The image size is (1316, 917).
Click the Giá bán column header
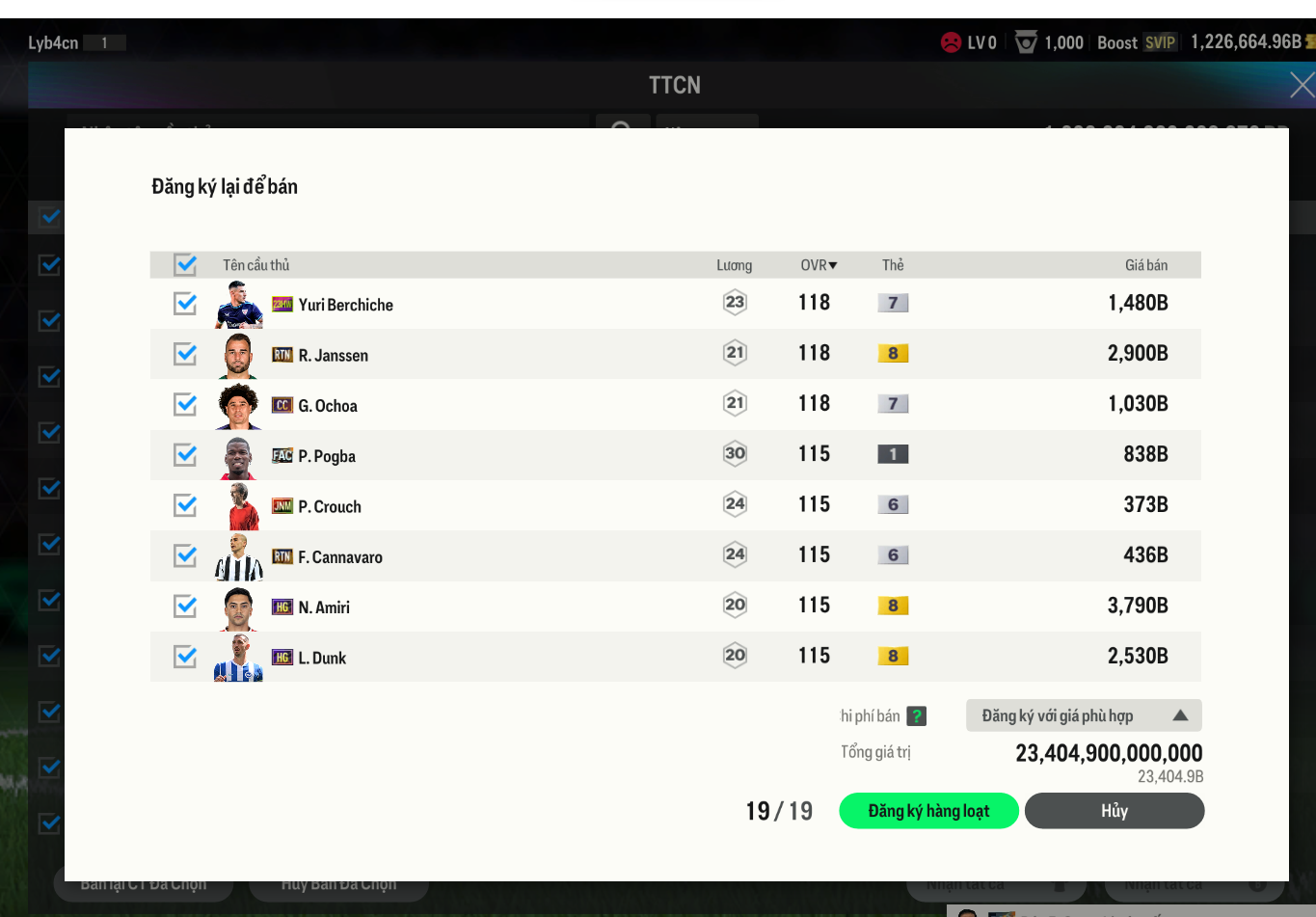click(x=1145, y=265)
